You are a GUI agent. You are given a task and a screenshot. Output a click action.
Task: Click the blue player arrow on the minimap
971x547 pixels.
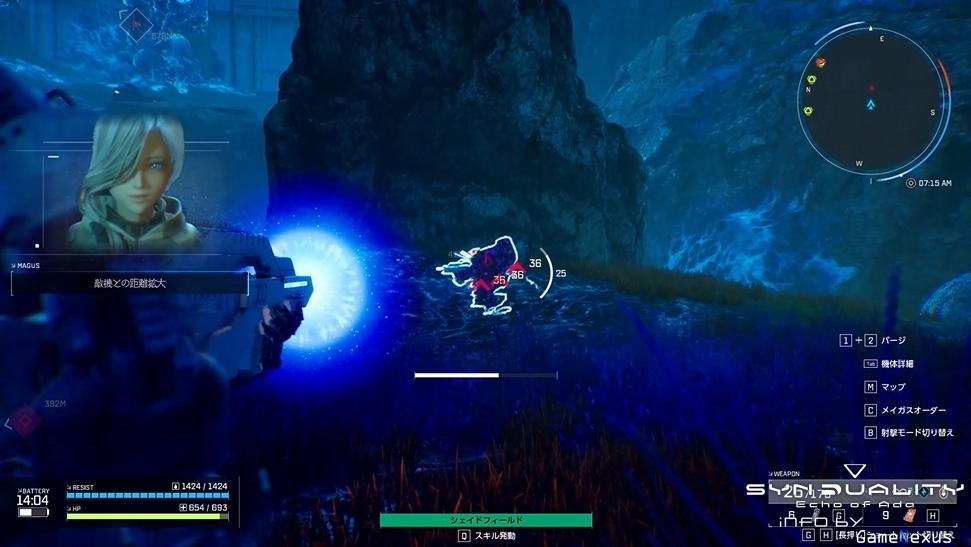pyautogui.click(x=871, y=104)
